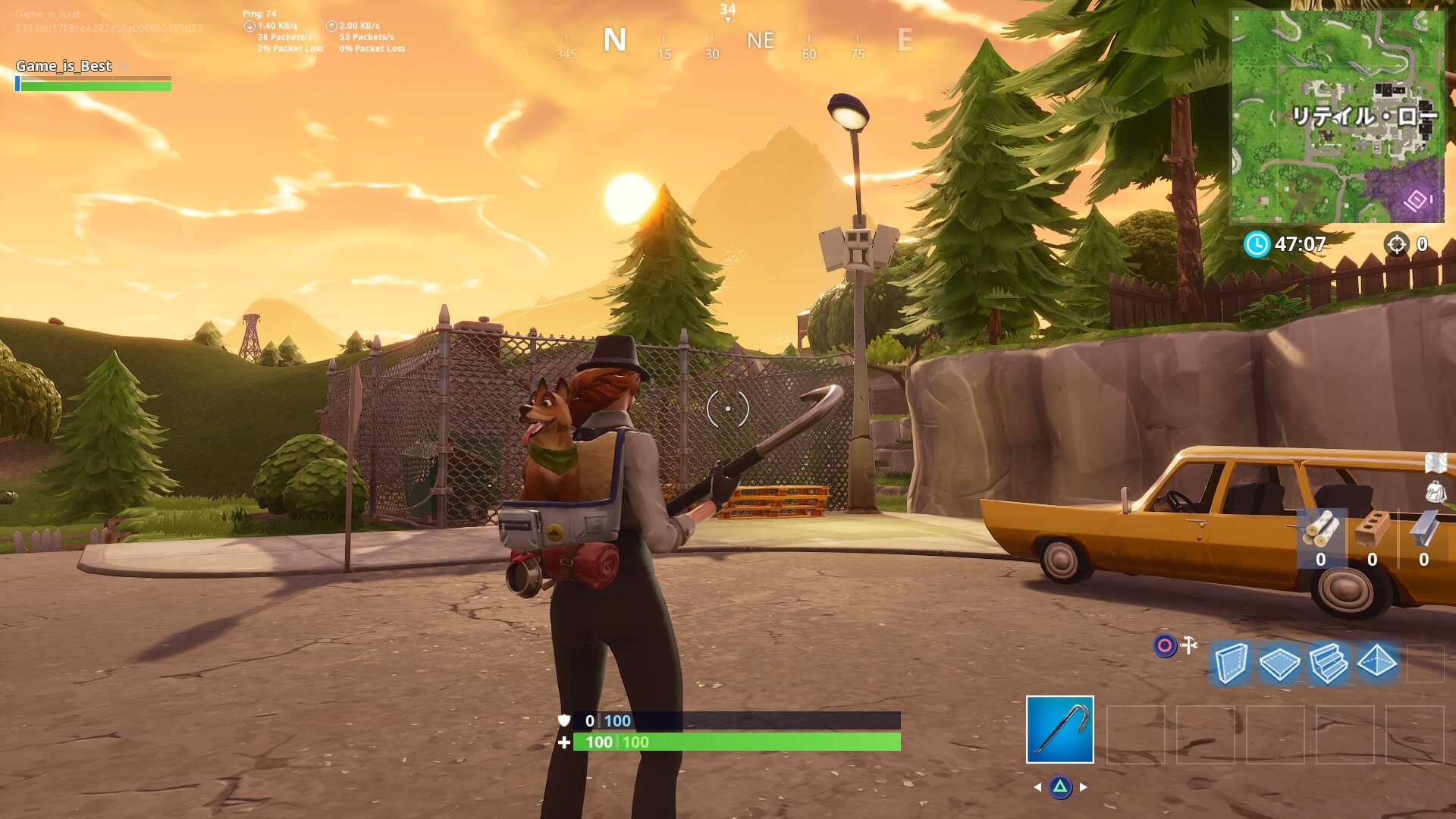Select the wood material icon
This screenshot has height=819, width=1456.
tap(1320, 530)
